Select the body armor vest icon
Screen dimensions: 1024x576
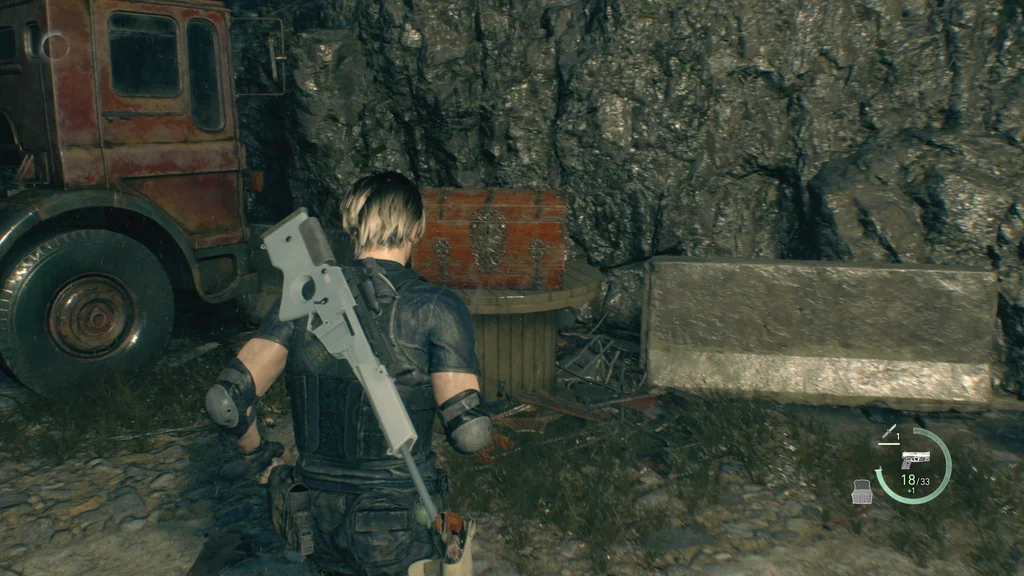click(860, 491)
